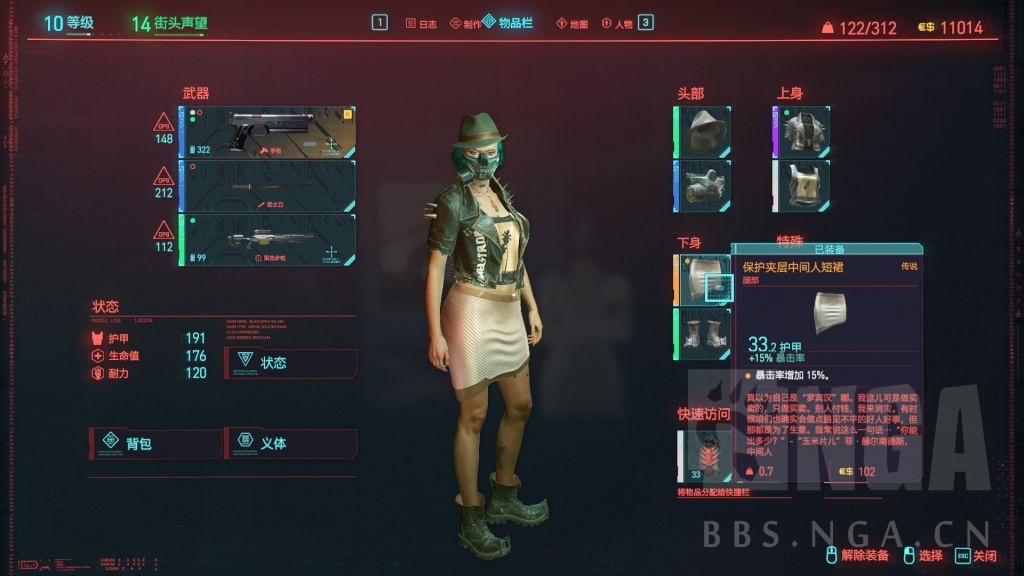Select the 手枪 pistol weapon slot
The height and width of the screenshot is (576, 1024).
pyautogui.click(x=267, y=133)
